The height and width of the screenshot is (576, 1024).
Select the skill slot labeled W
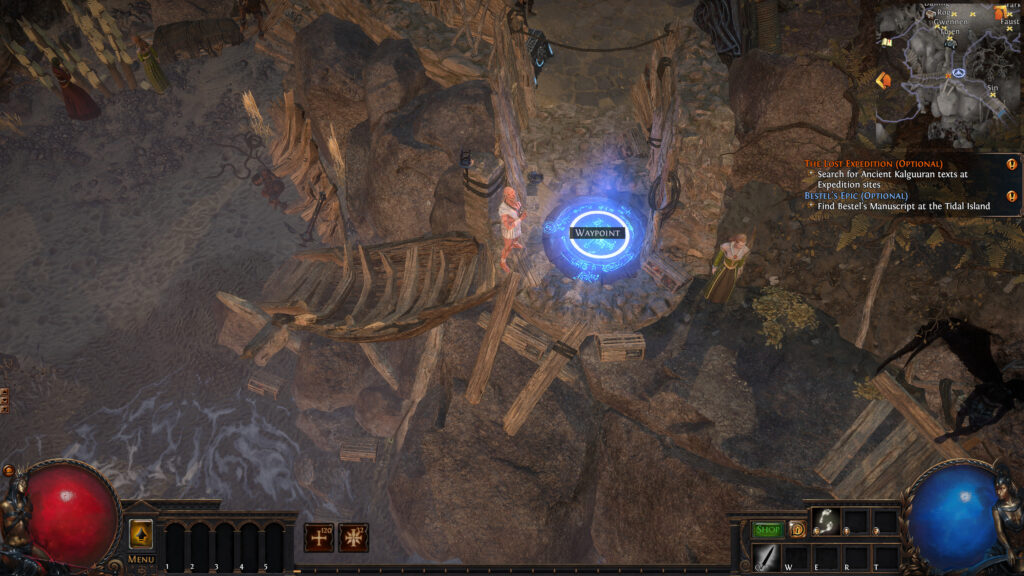pyautogui.click(x=796, y=557)
